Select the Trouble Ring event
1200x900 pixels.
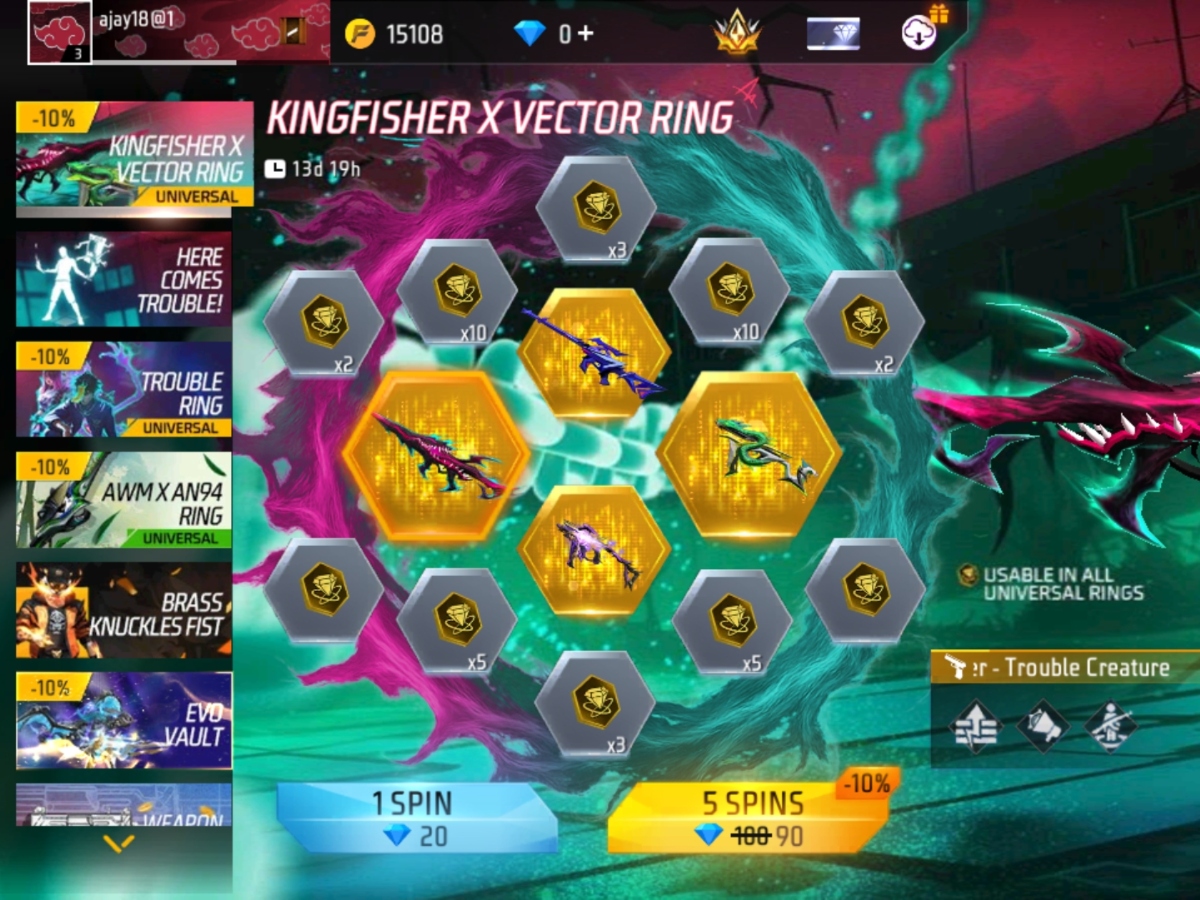point(124,390)
